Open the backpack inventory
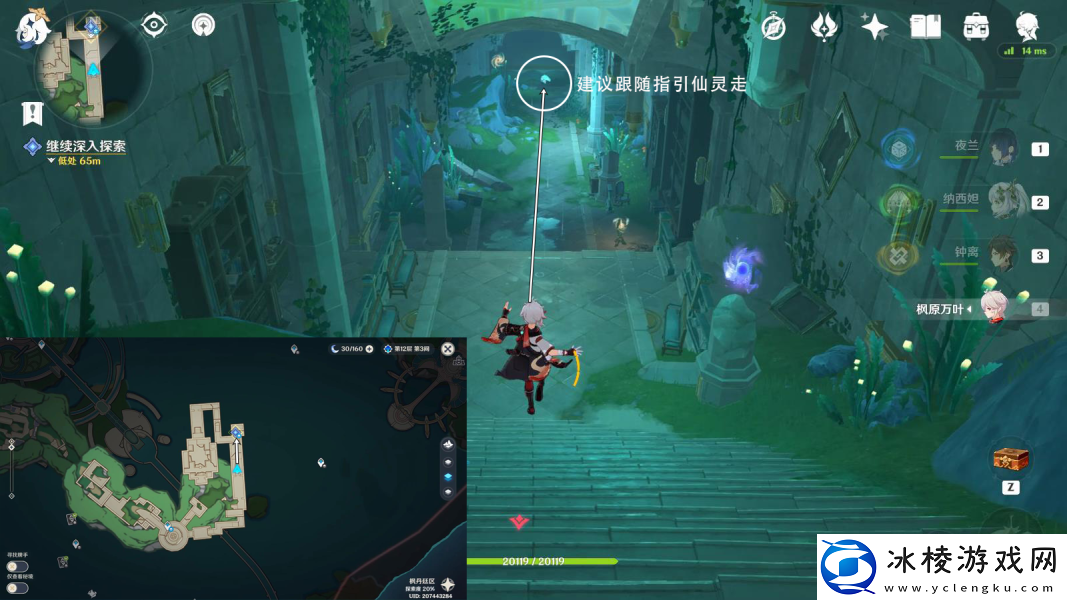1067x600 pixels. click(976, 27)
